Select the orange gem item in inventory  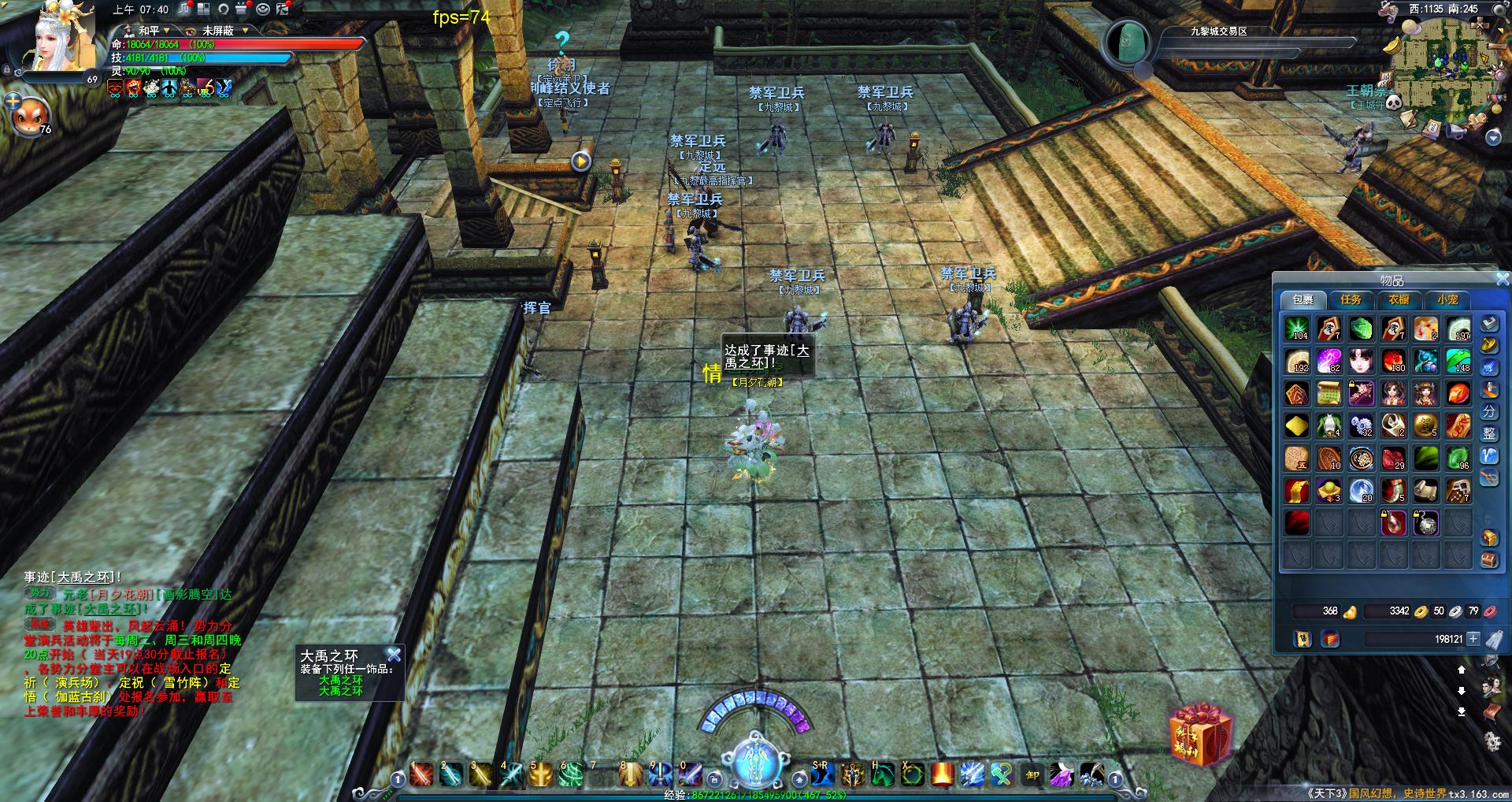click(x=1458, y=393)
